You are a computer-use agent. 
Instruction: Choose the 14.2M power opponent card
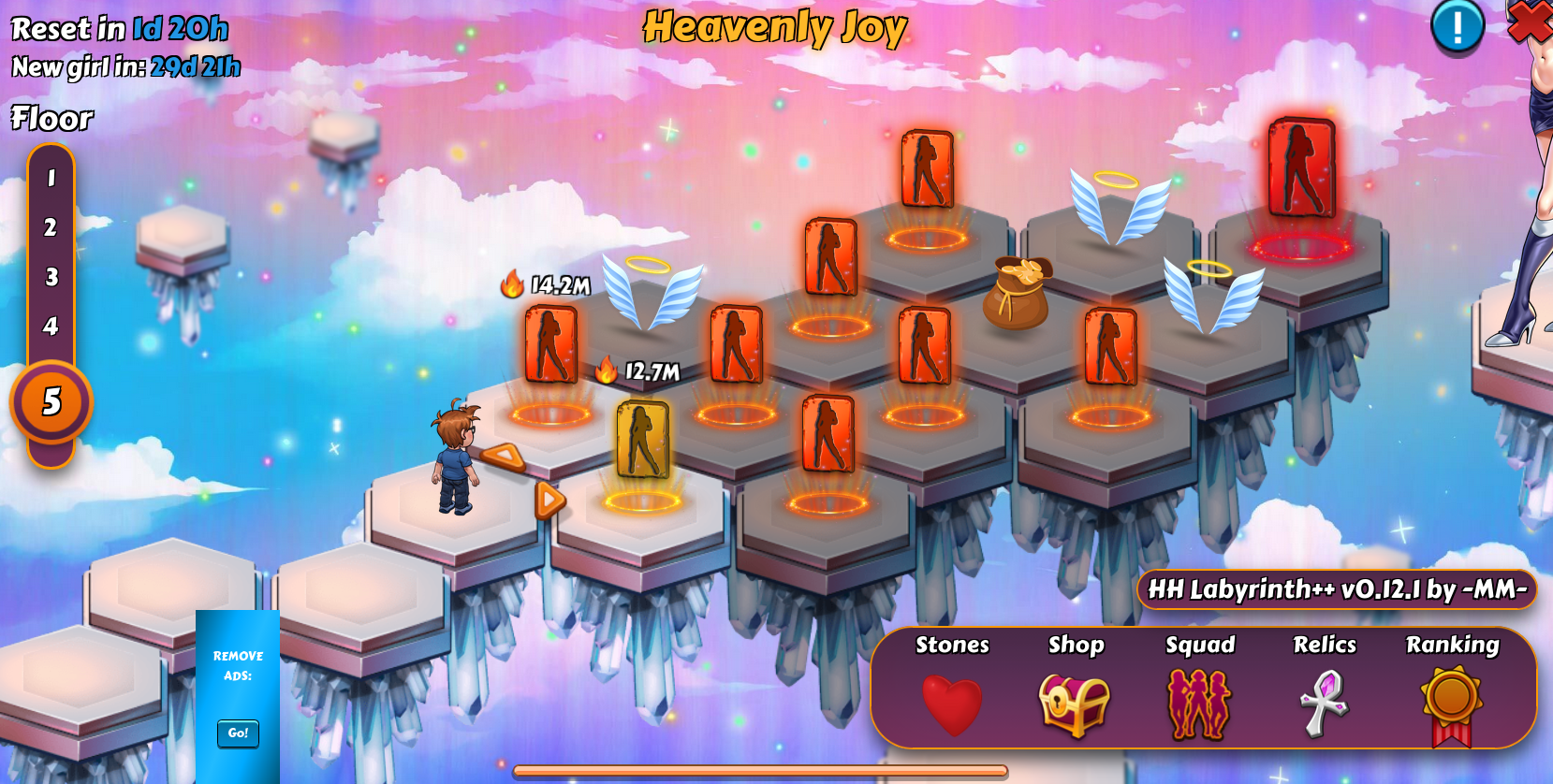[x=550, y=344]
